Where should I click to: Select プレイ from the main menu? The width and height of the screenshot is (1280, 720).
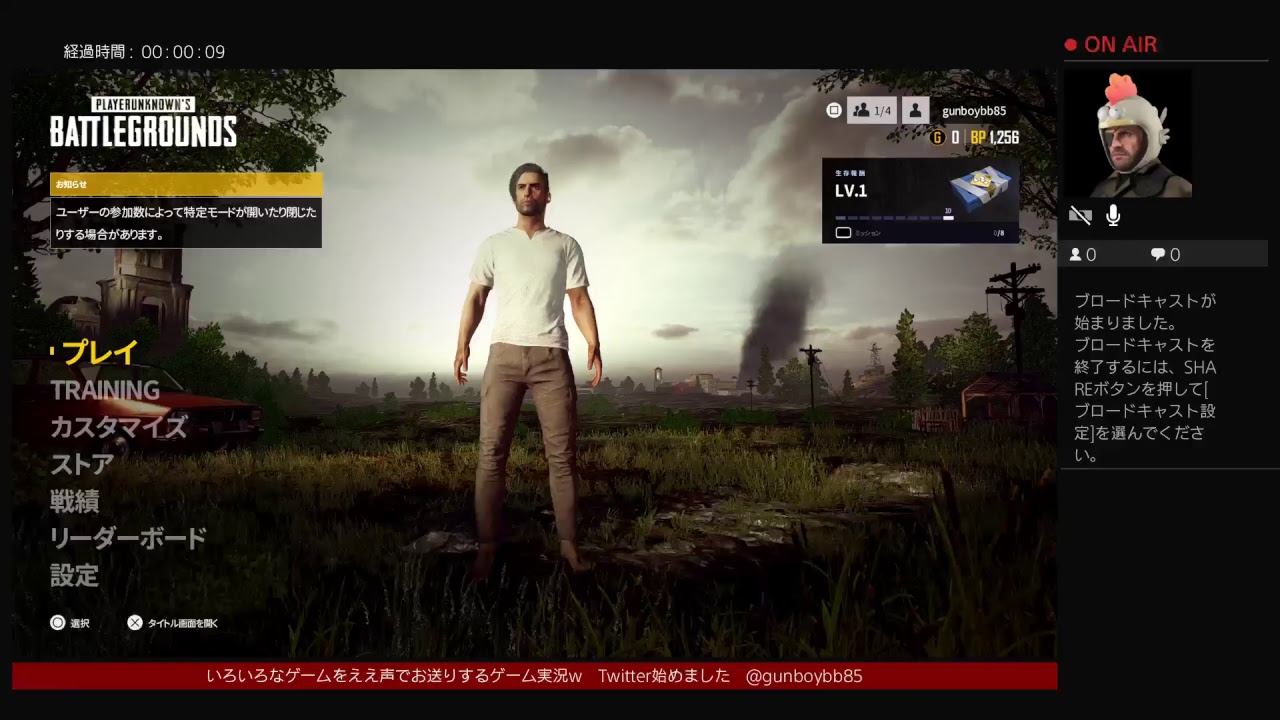tap(95, 352)
